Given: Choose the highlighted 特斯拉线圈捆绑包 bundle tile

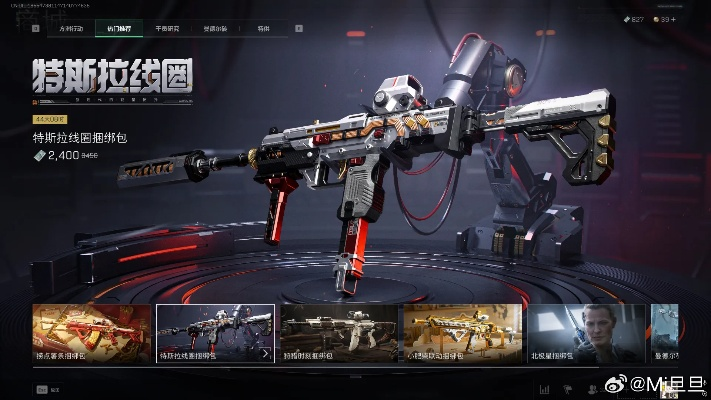Looking at the screenshot, I should tap(215, 333).
